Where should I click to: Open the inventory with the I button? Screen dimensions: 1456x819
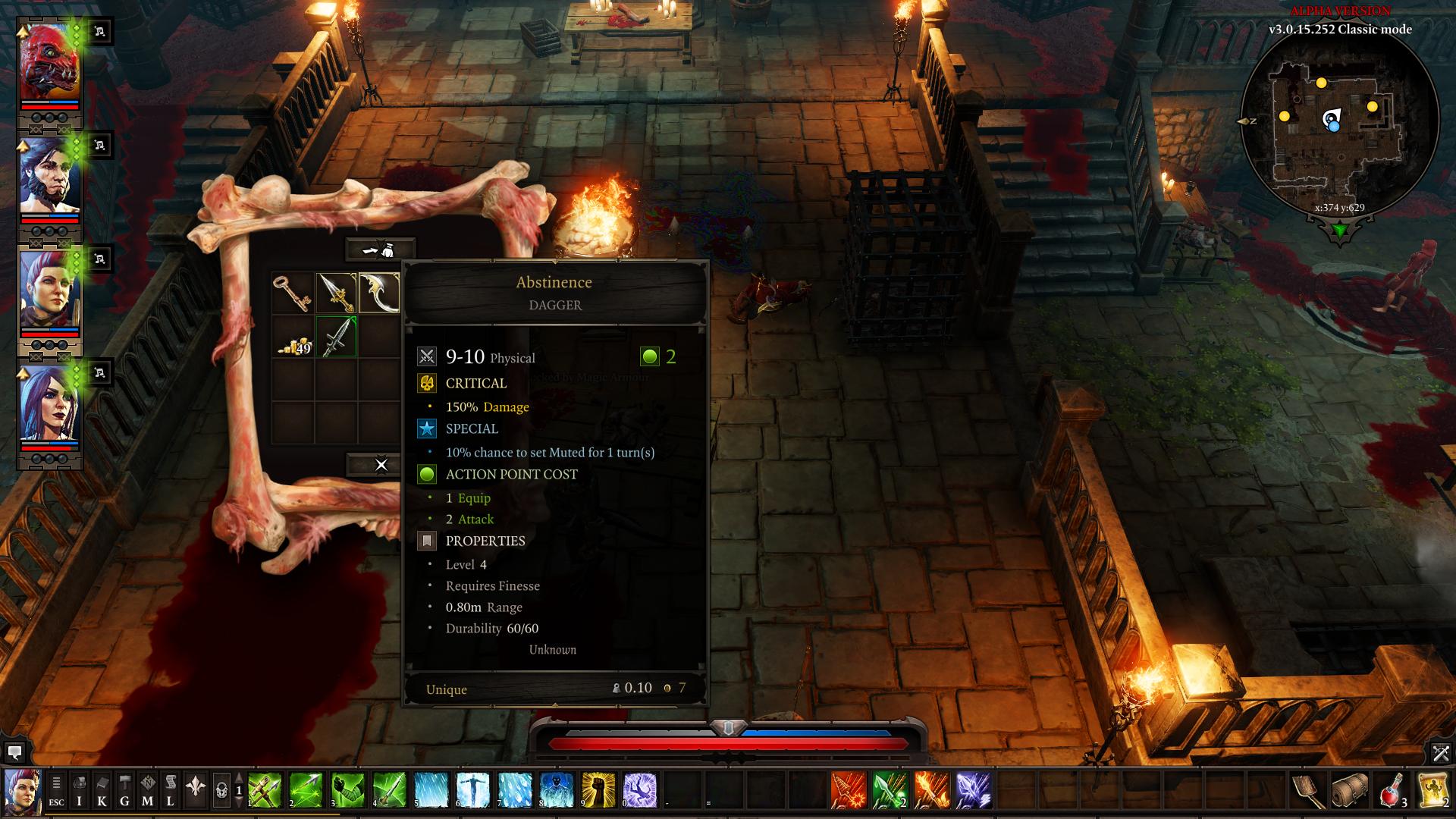coord(79,791)
